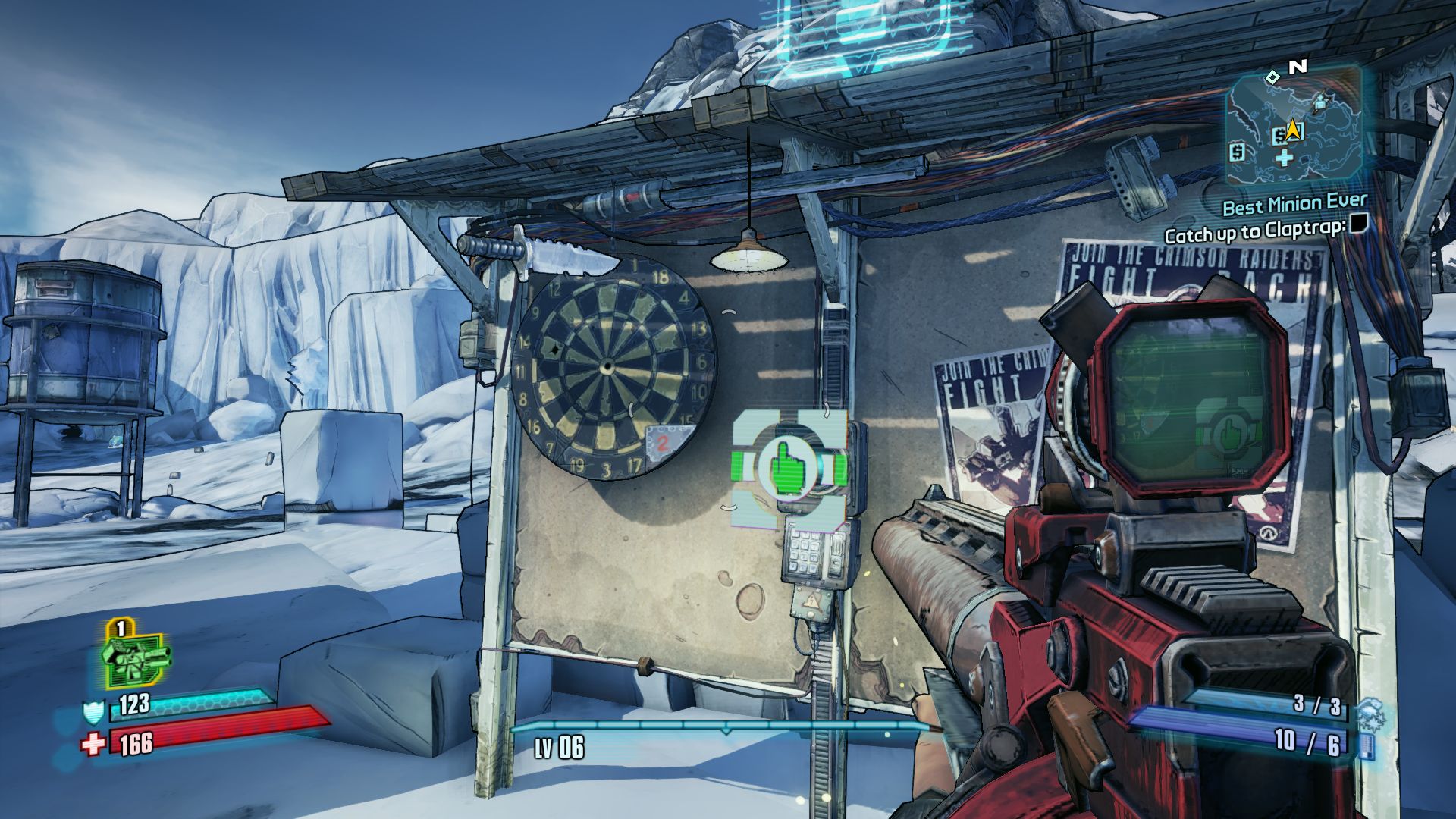Click the dollar shop marker on minimap
Viewport: 1456px width, 819px height.
(x=1238, y=152)
